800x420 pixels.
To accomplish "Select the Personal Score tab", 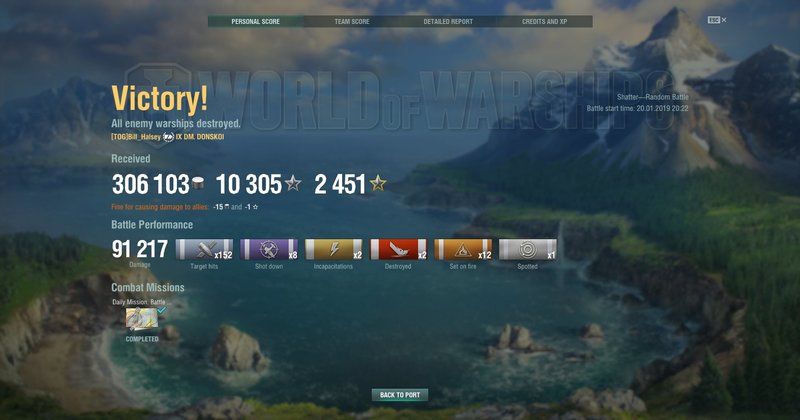I will [x=255, y=21].
